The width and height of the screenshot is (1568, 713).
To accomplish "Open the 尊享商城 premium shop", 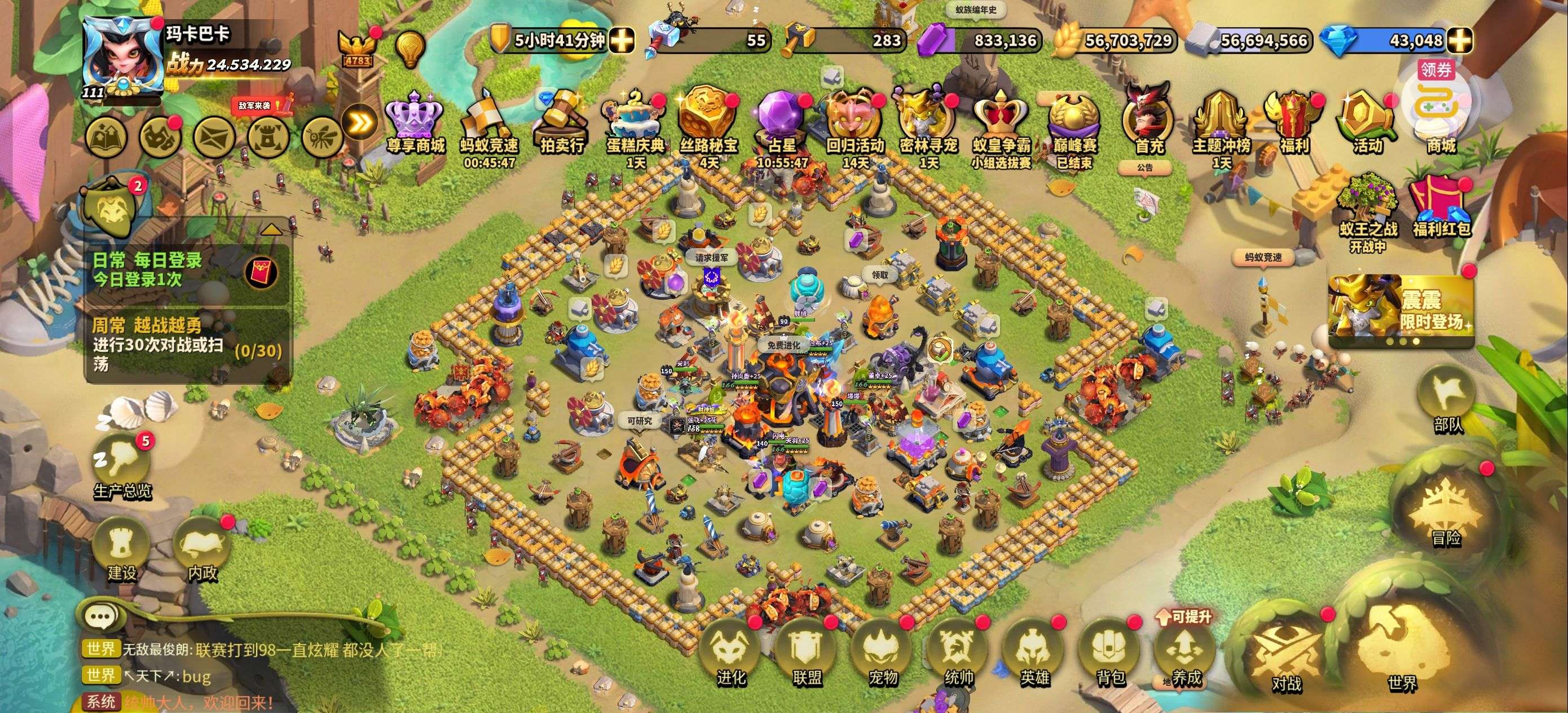I will (416, 122).
